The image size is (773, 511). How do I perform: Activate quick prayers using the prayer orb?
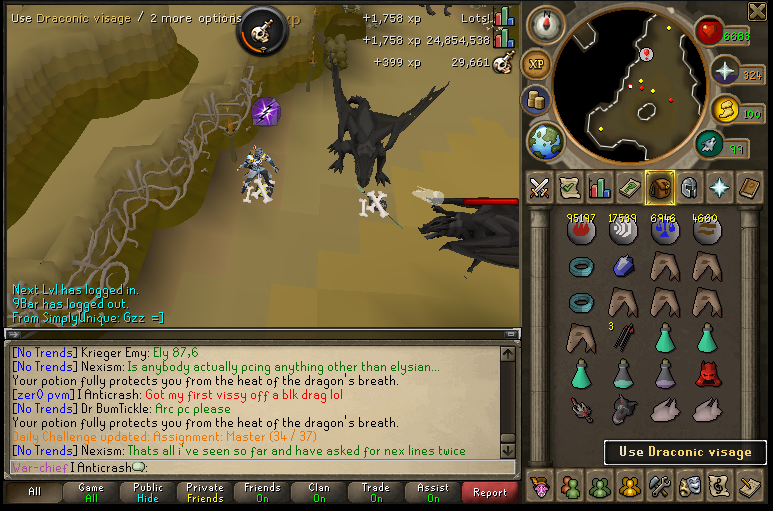[x=725, y=72]
